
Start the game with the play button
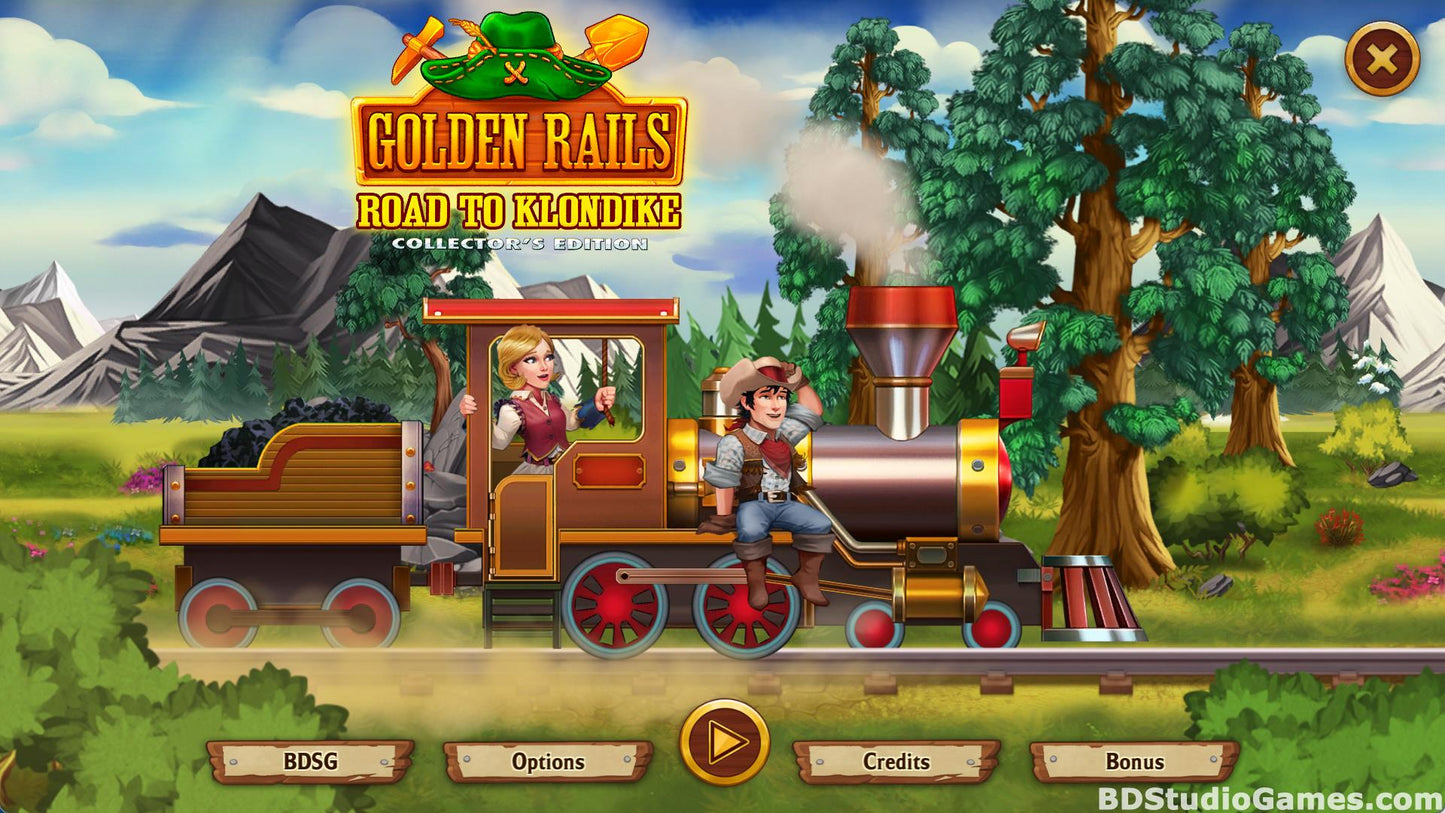pos(724,742)
